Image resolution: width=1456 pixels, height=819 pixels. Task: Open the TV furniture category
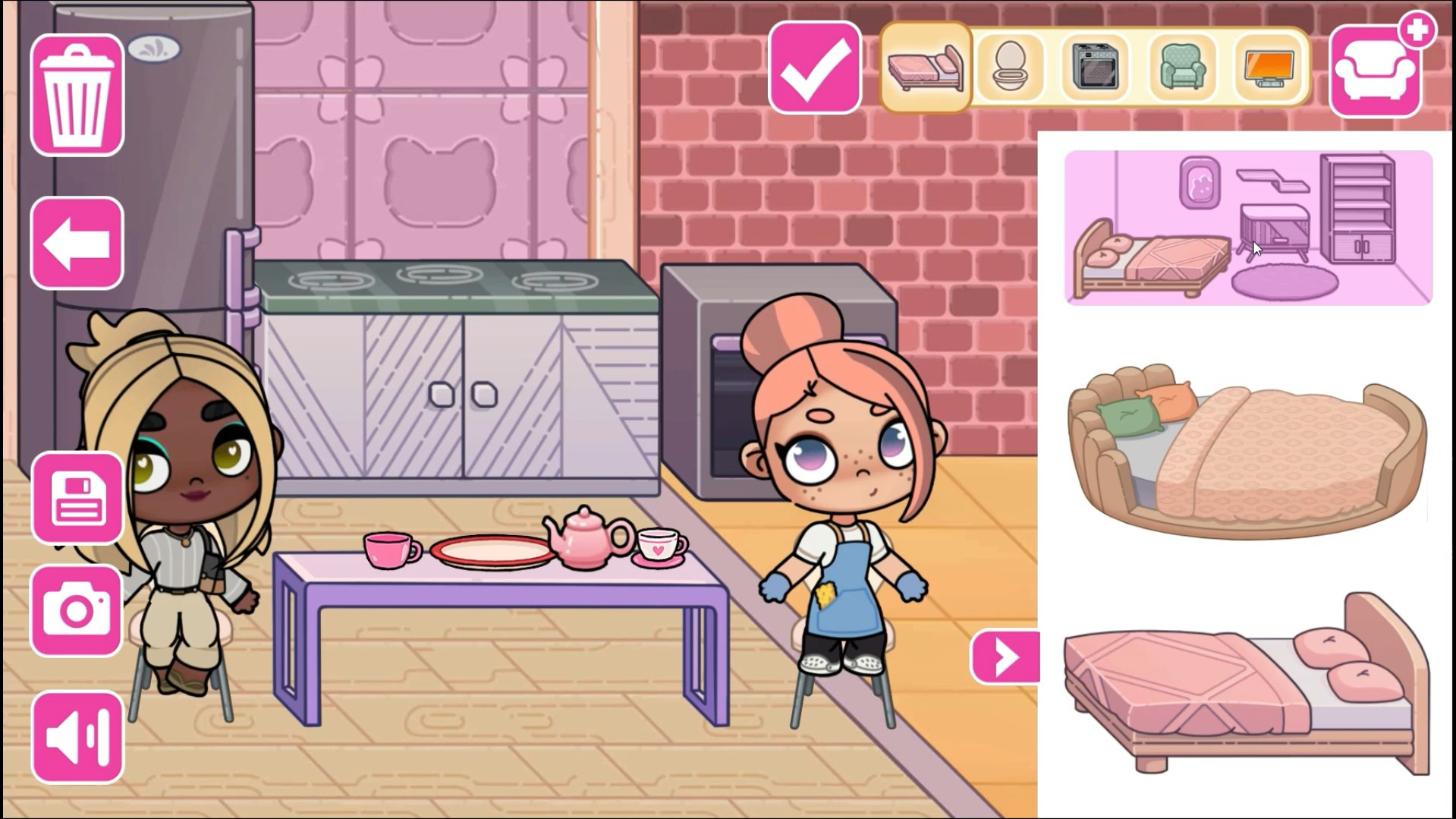[x=1268, y=67]
